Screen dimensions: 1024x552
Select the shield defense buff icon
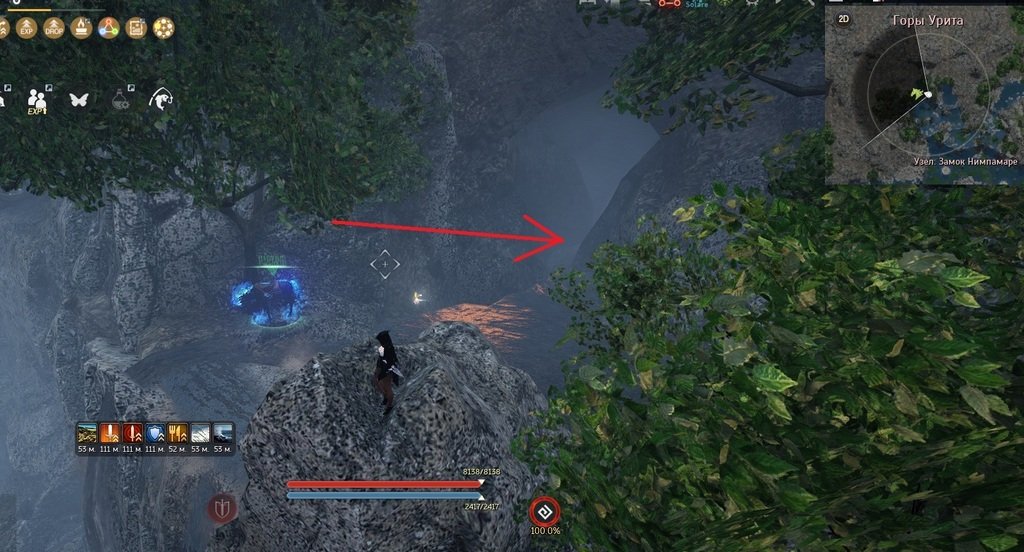[x=156, y=433]
